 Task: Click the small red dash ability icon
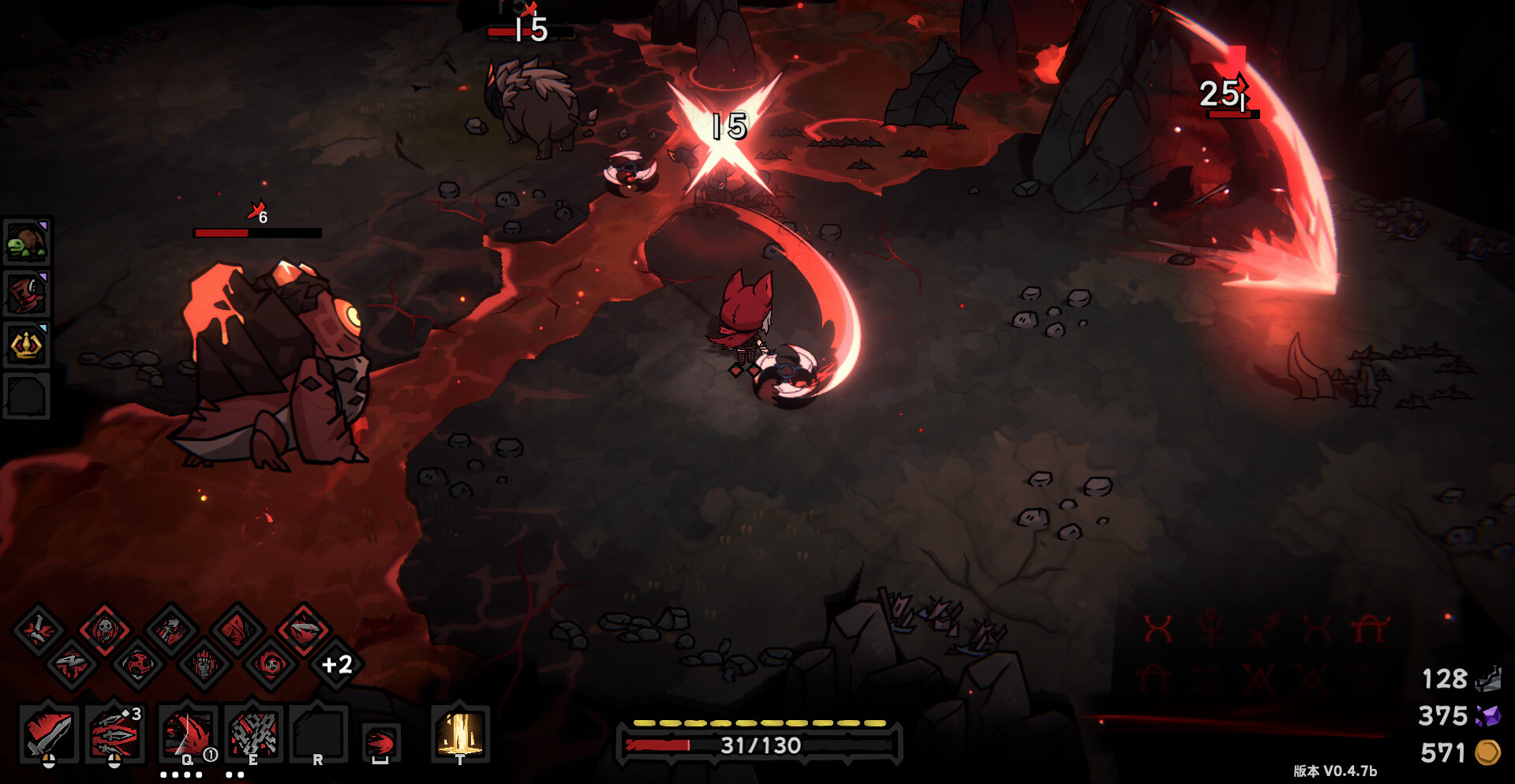coord(381,743)
